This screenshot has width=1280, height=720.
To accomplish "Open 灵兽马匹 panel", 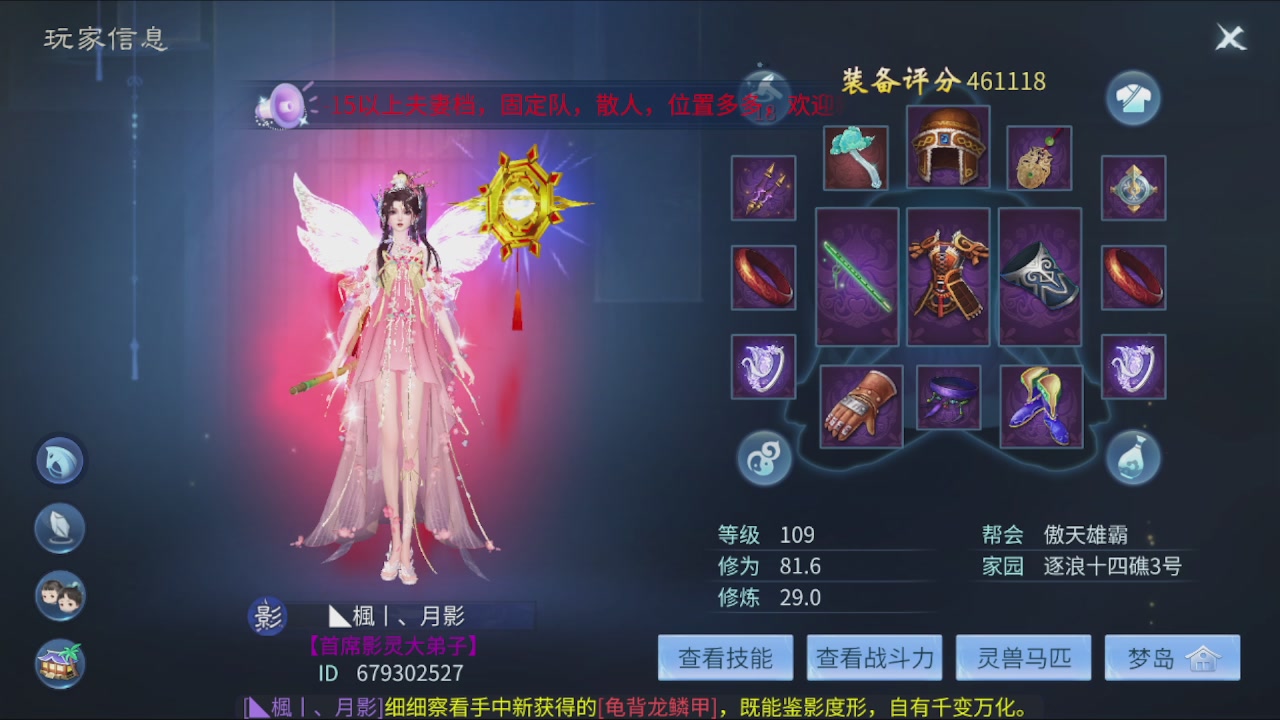I will coord(1023,657).
